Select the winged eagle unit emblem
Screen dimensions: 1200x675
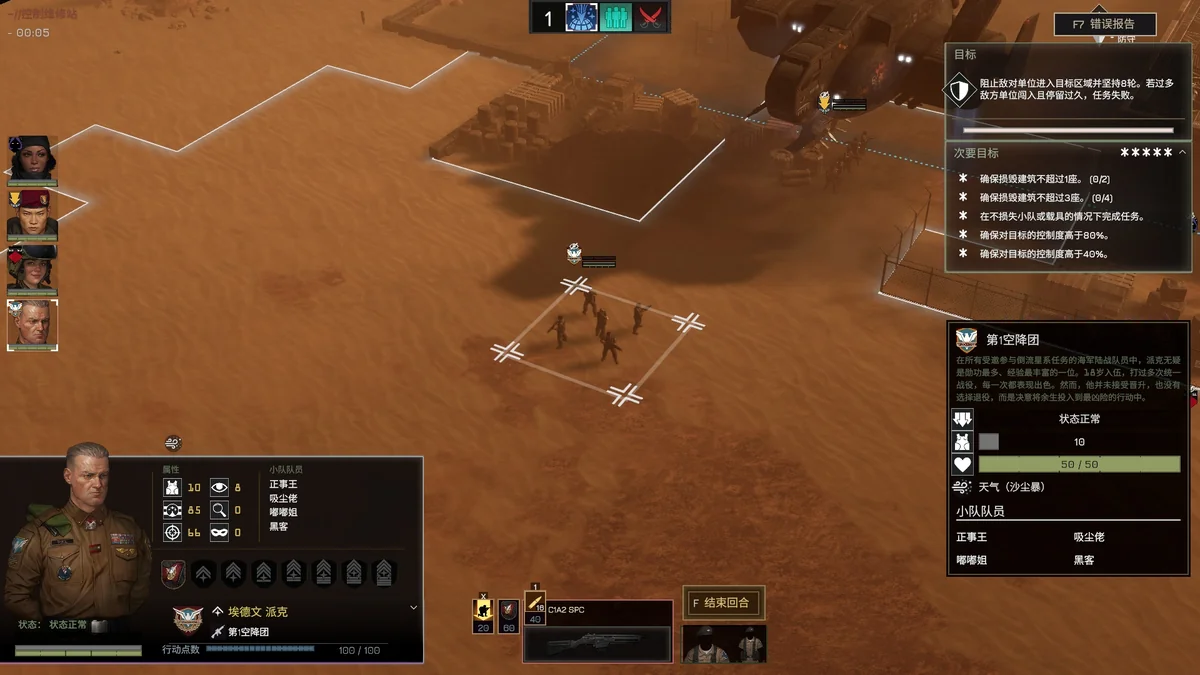188,620
